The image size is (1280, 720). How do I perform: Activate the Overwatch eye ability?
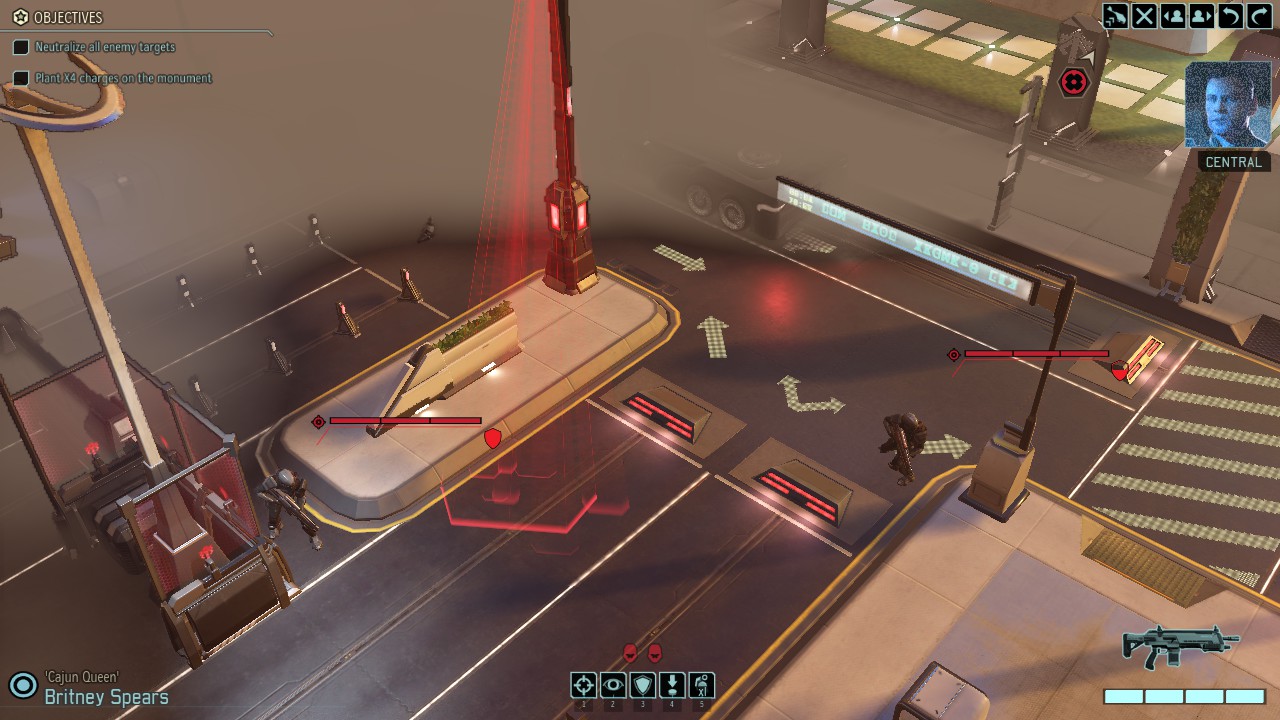coord(613,685)
